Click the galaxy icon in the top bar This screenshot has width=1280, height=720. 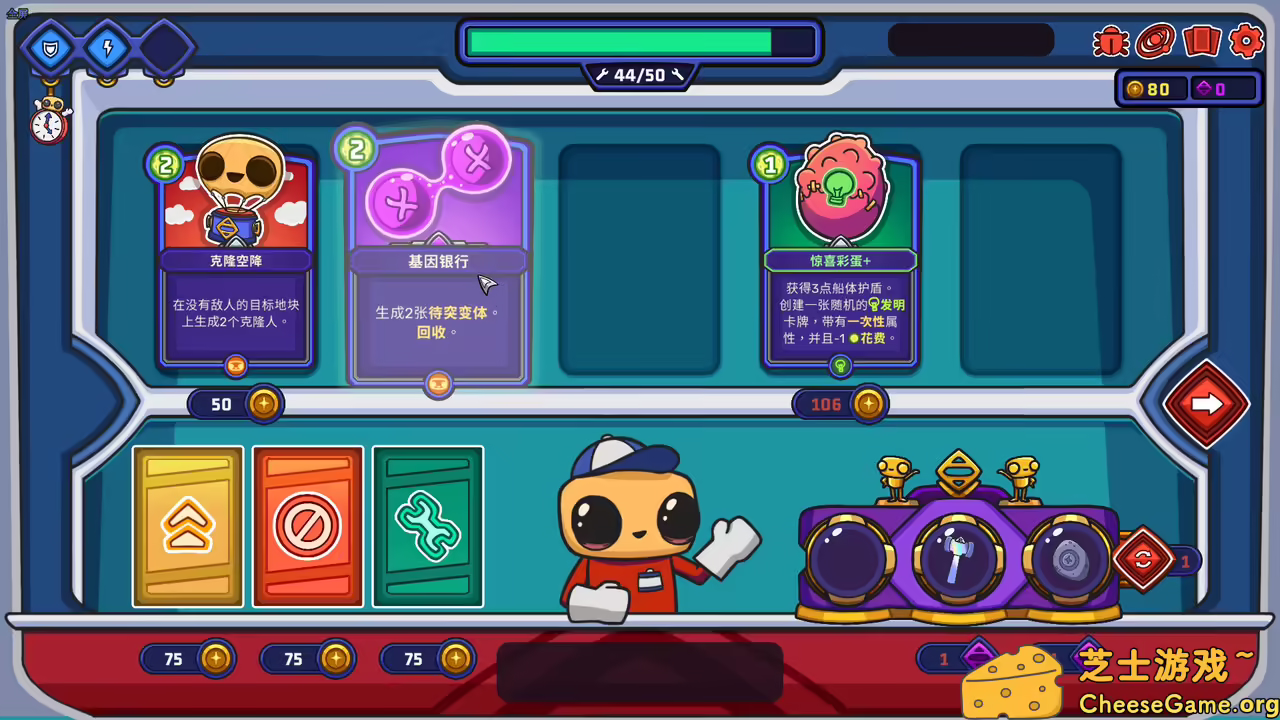1156,41
